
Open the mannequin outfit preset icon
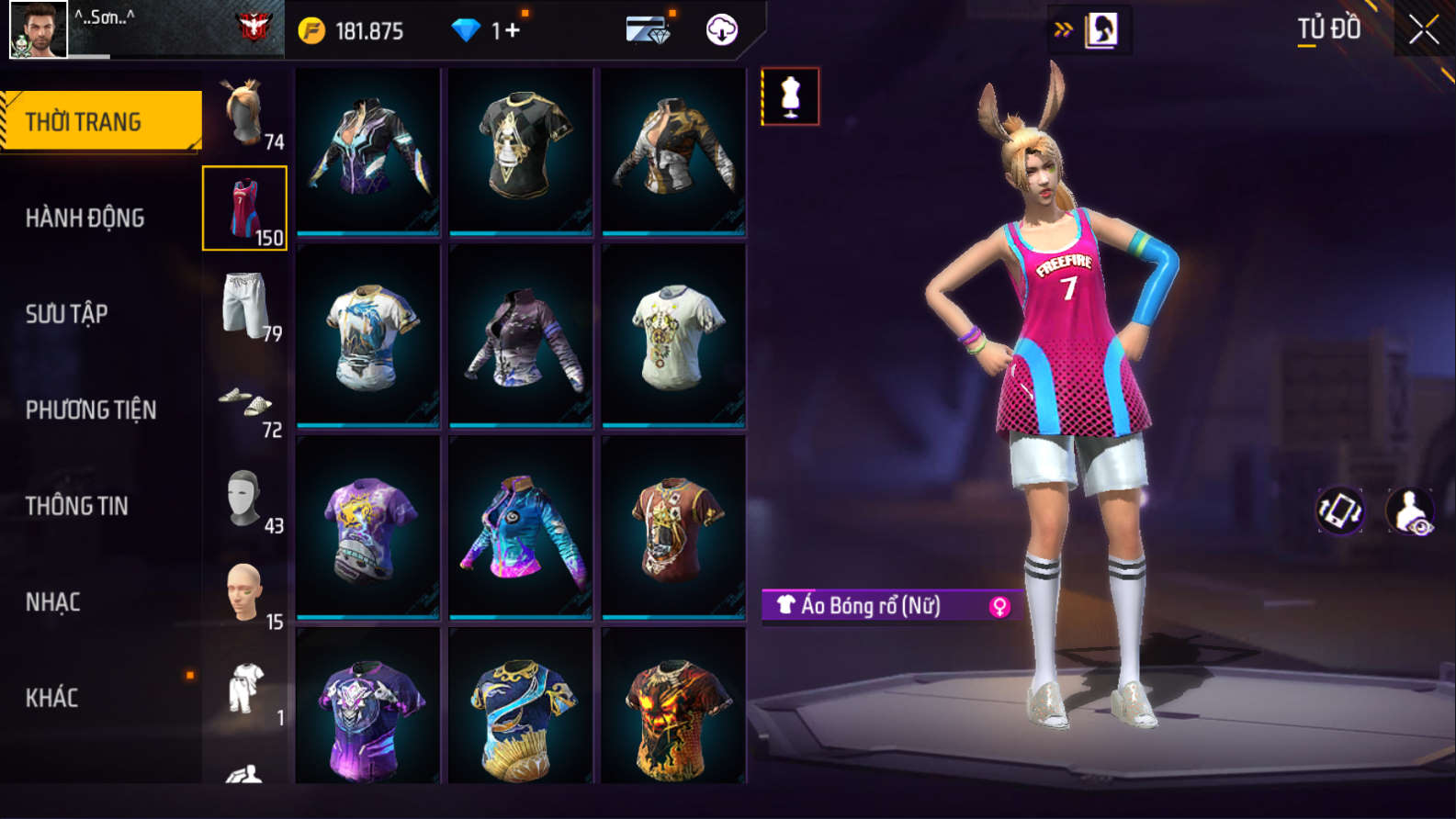click(790, 95)
